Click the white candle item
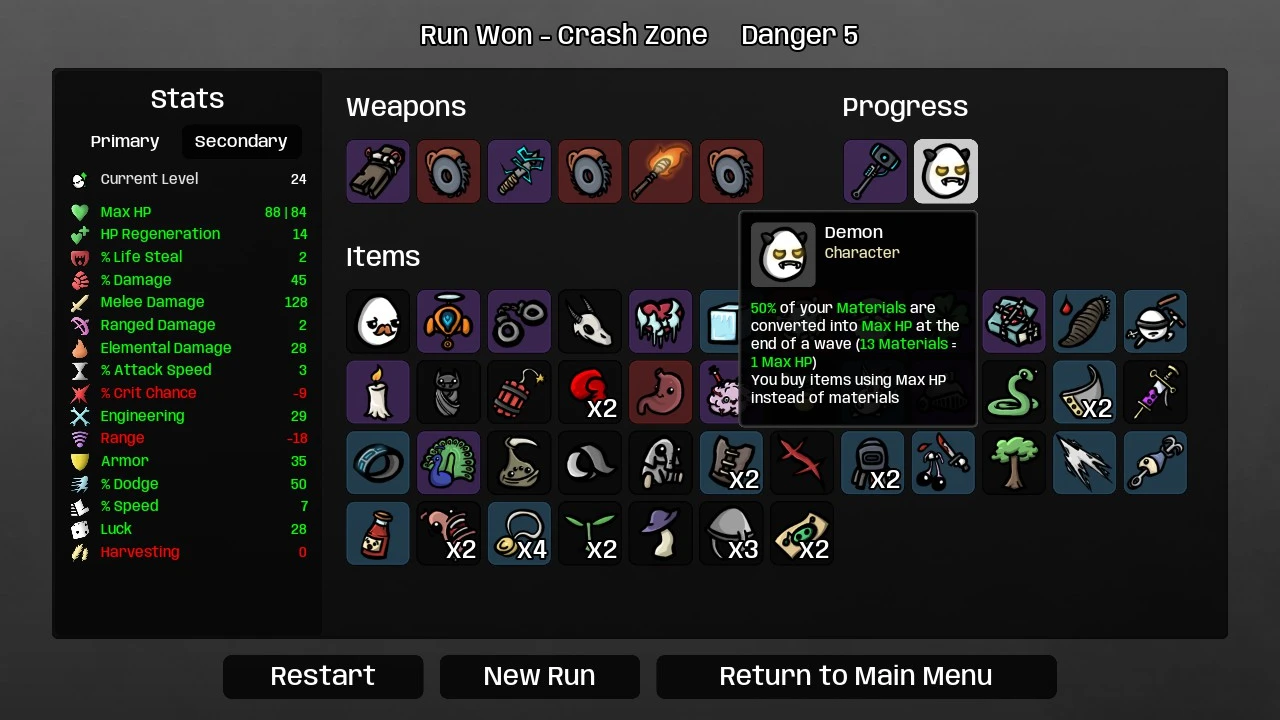This screenshot has width=1280, height=720. [x=378, y=392]
